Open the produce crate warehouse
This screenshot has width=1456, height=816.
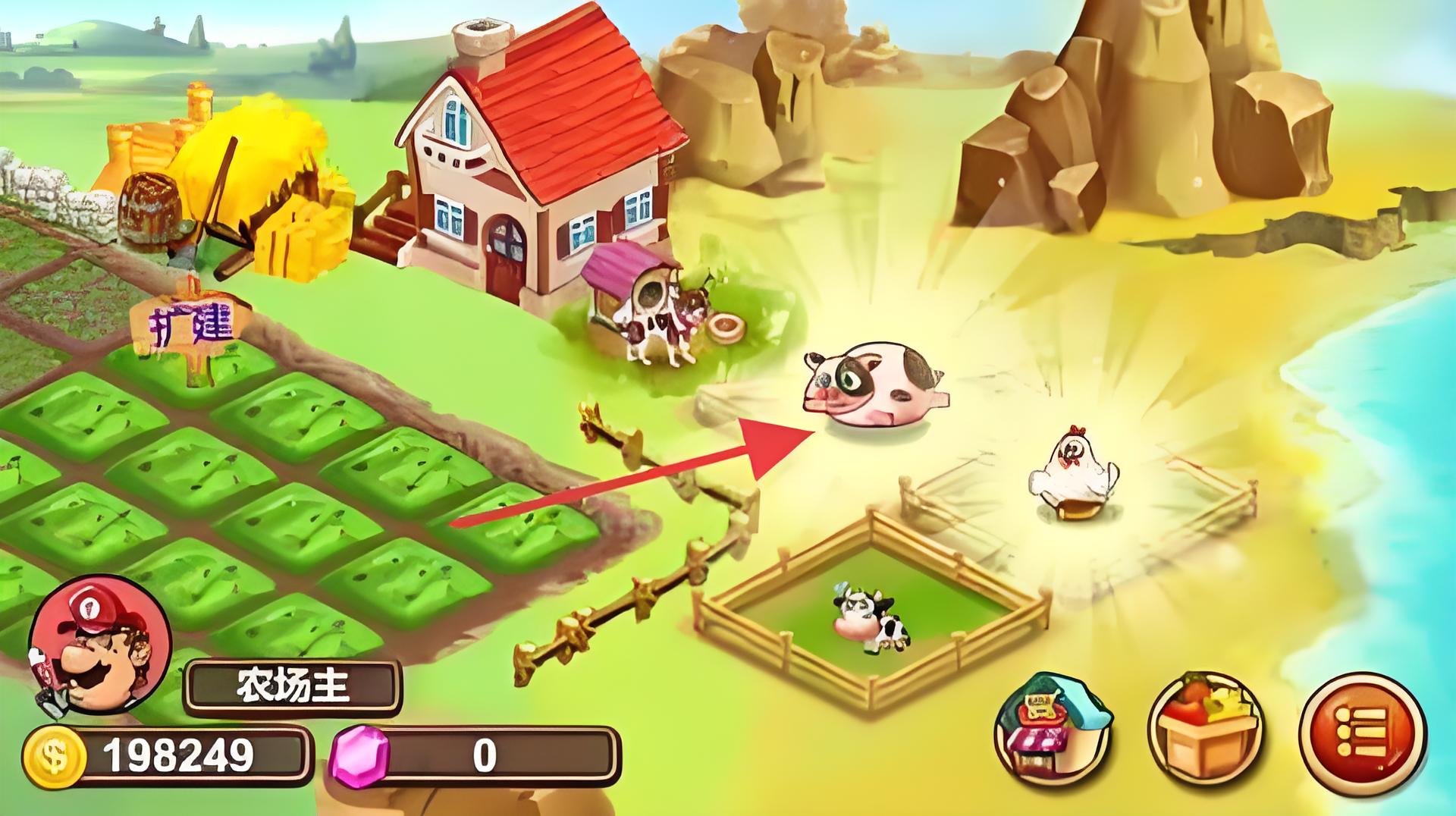pos(1205,733)
